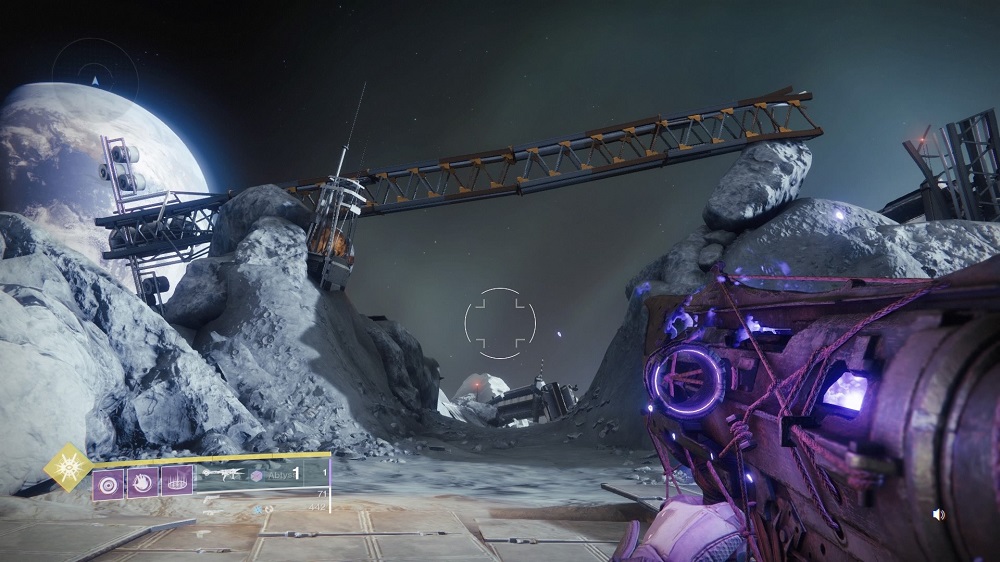Use the flaming fist melee ability

(141, 482)
